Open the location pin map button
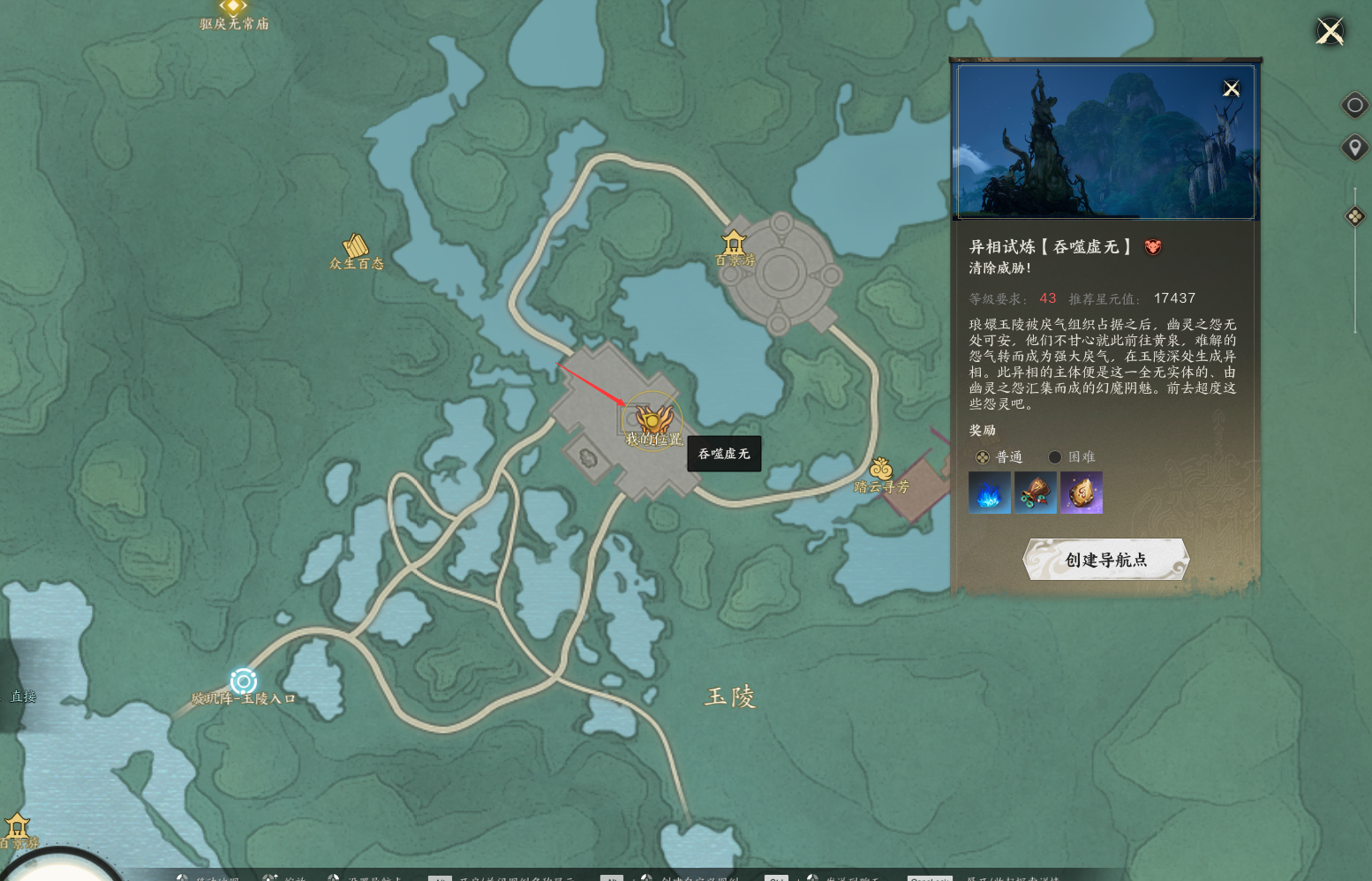The image size is (1372, 881). click(1354, 147)
